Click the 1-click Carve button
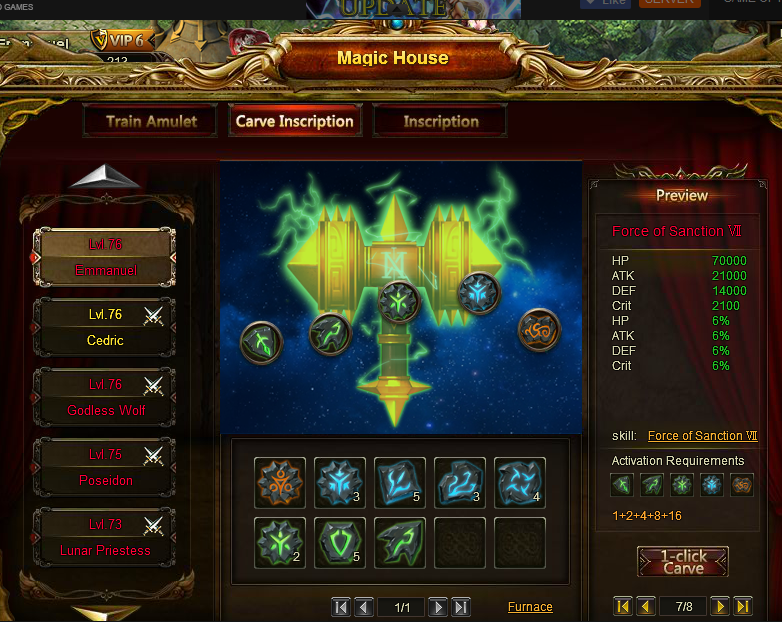 click(x=683, y=561)
